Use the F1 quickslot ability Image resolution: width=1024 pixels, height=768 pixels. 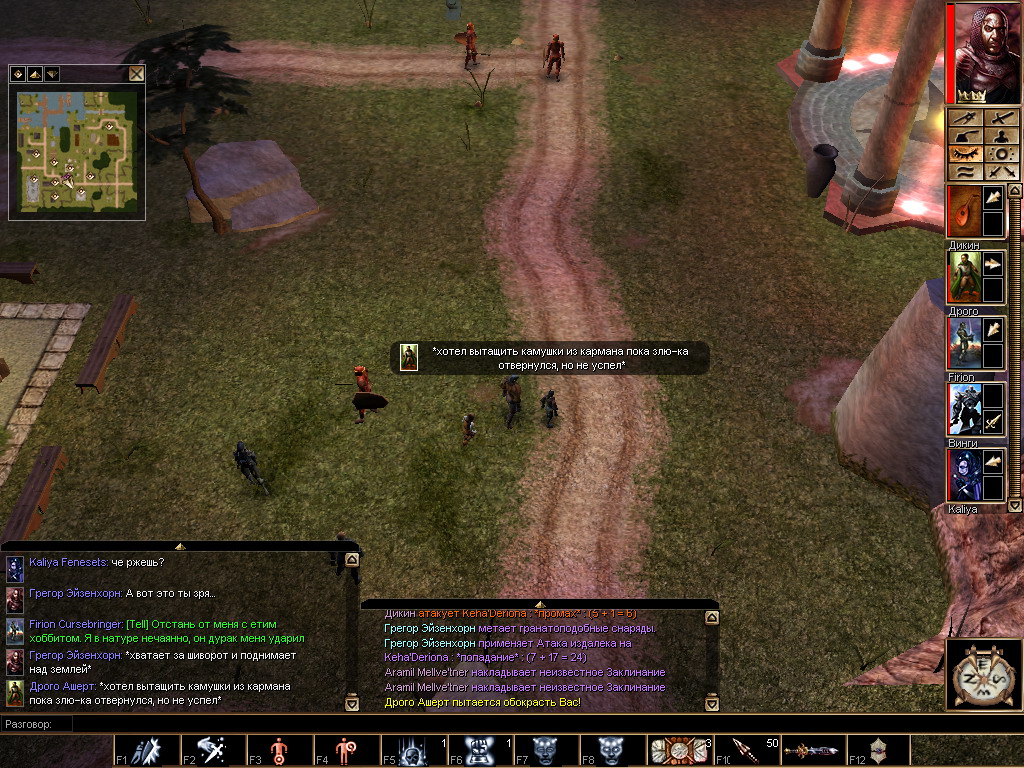click(146, 750)
